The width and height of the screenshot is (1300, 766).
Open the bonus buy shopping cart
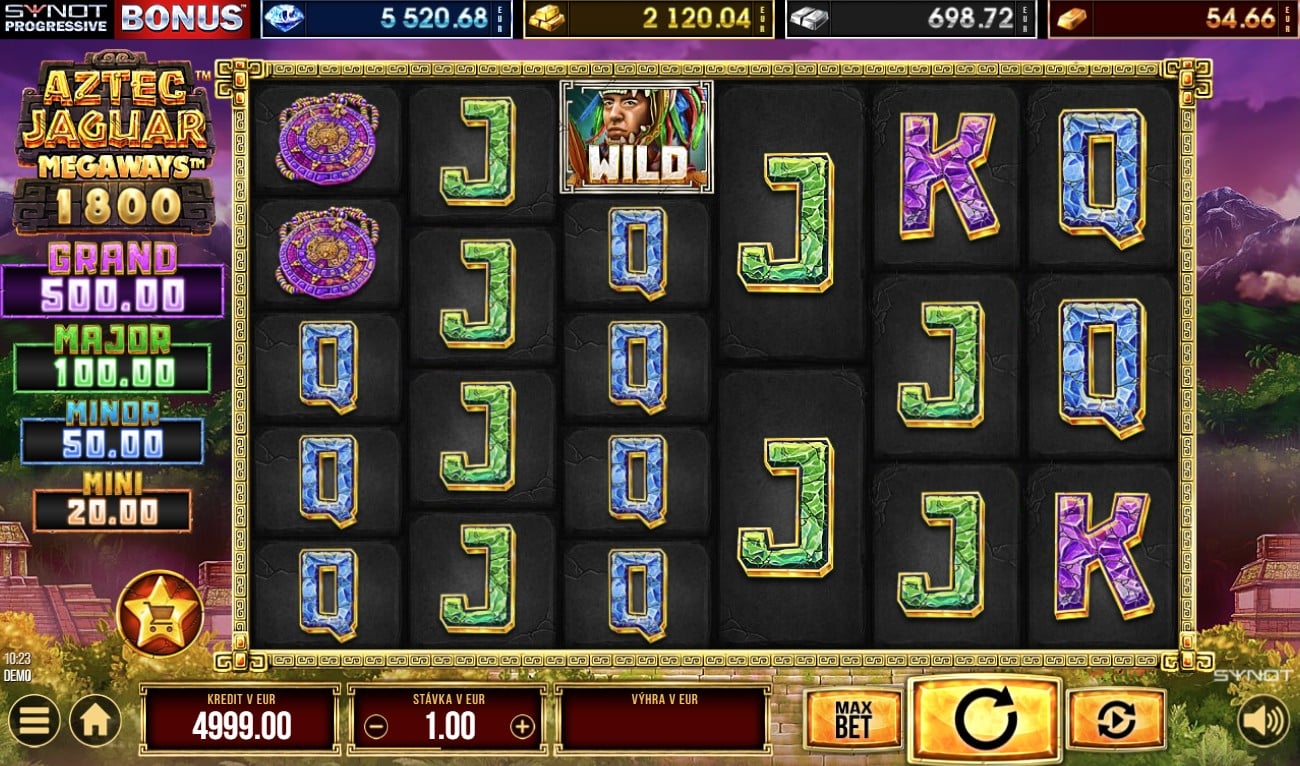pyautogui.click(x=160, y=615)
